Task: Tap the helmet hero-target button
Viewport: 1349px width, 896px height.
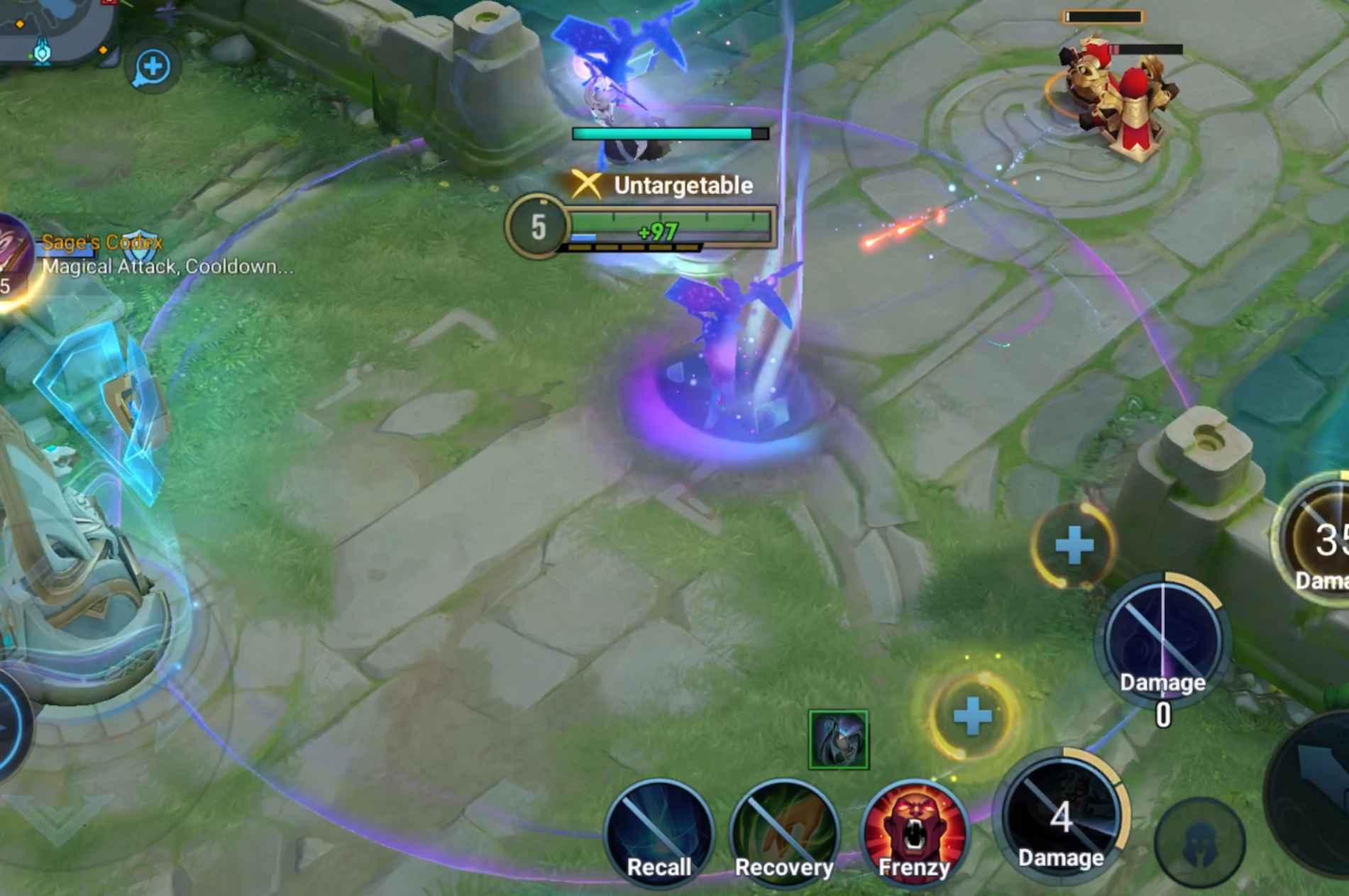Action: point(1199,841)
